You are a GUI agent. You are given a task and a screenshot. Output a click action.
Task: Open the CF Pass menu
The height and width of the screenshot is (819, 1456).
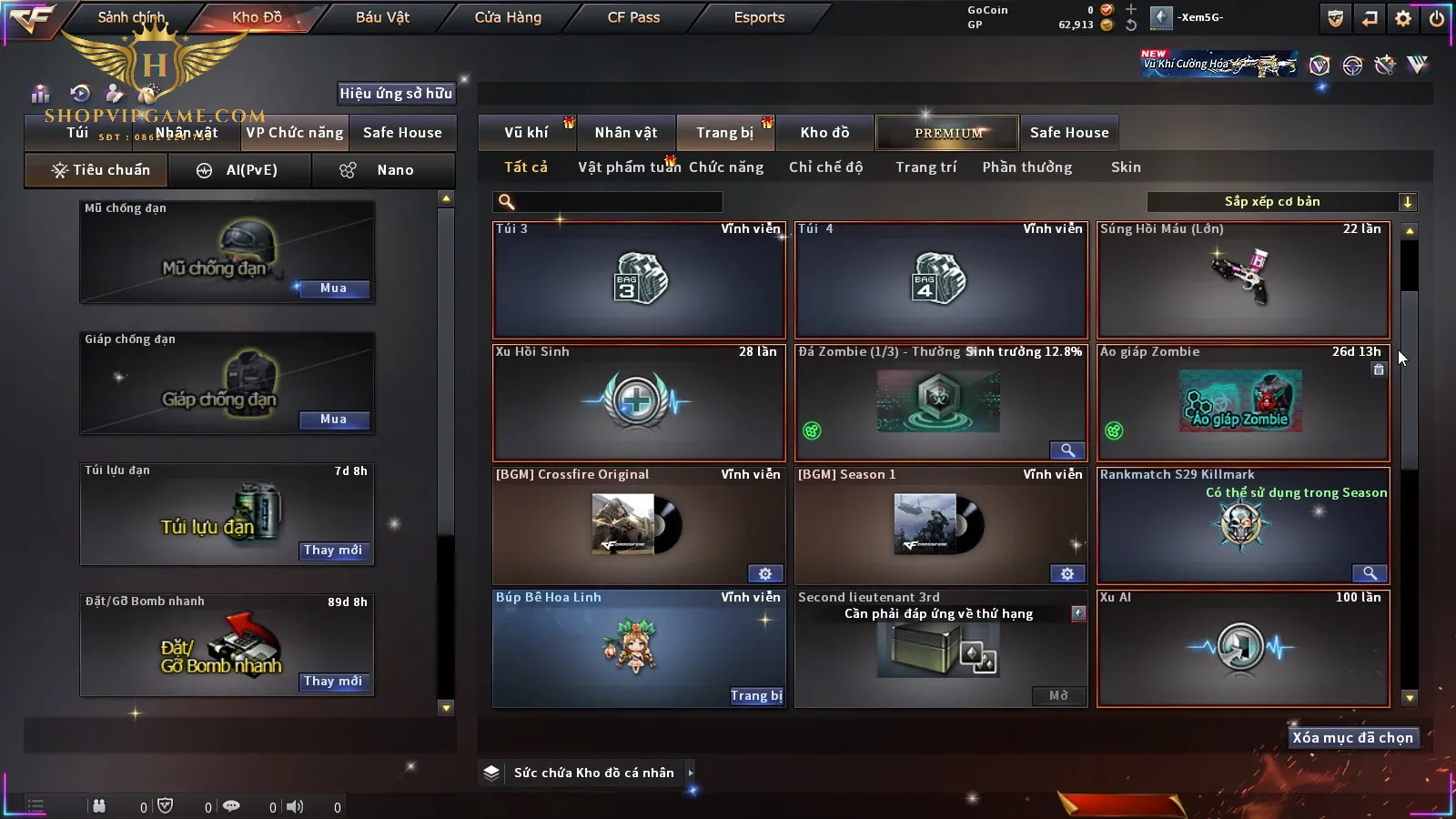tap(633, 17)
